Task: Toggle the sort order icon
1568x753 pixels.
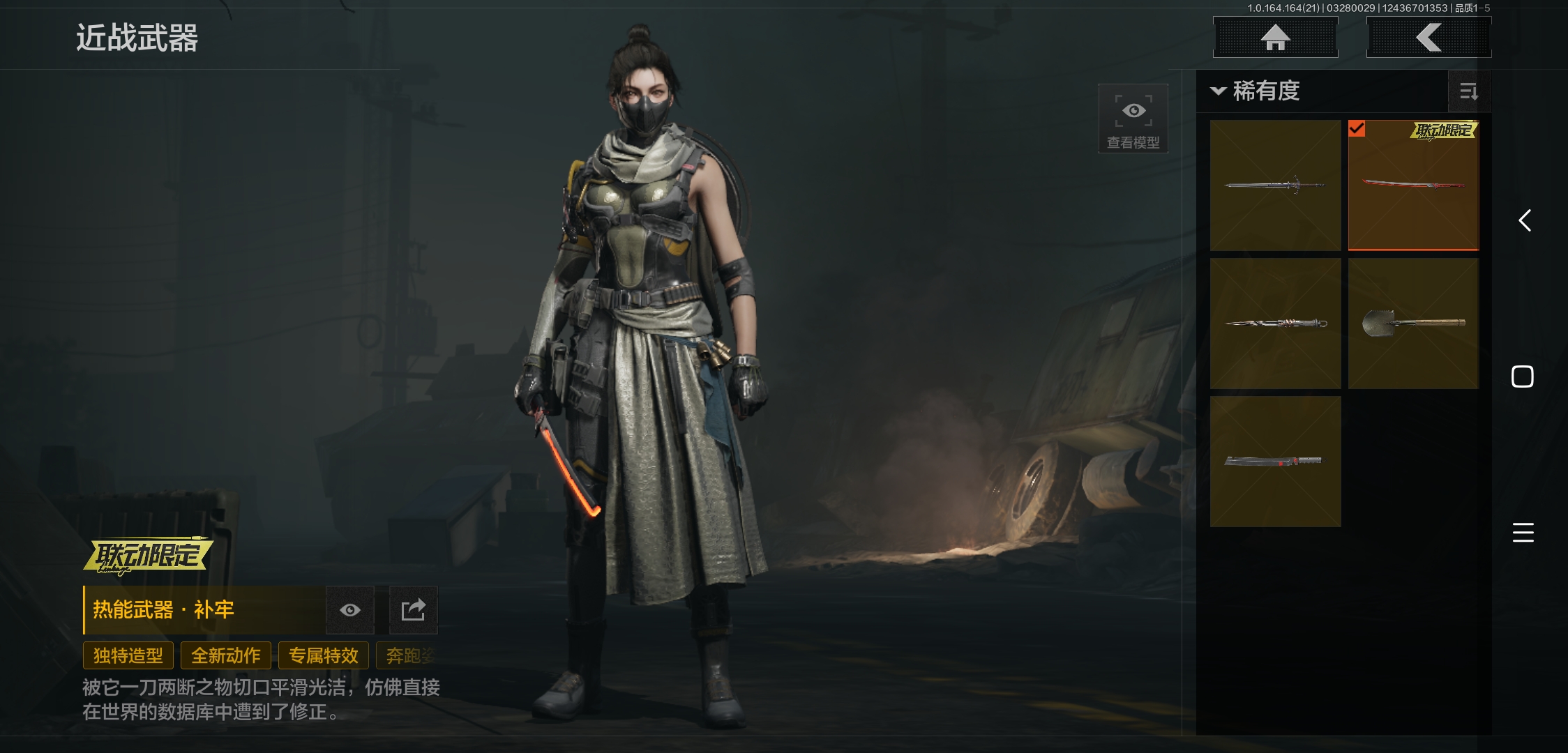Action: coord(1469,91)
